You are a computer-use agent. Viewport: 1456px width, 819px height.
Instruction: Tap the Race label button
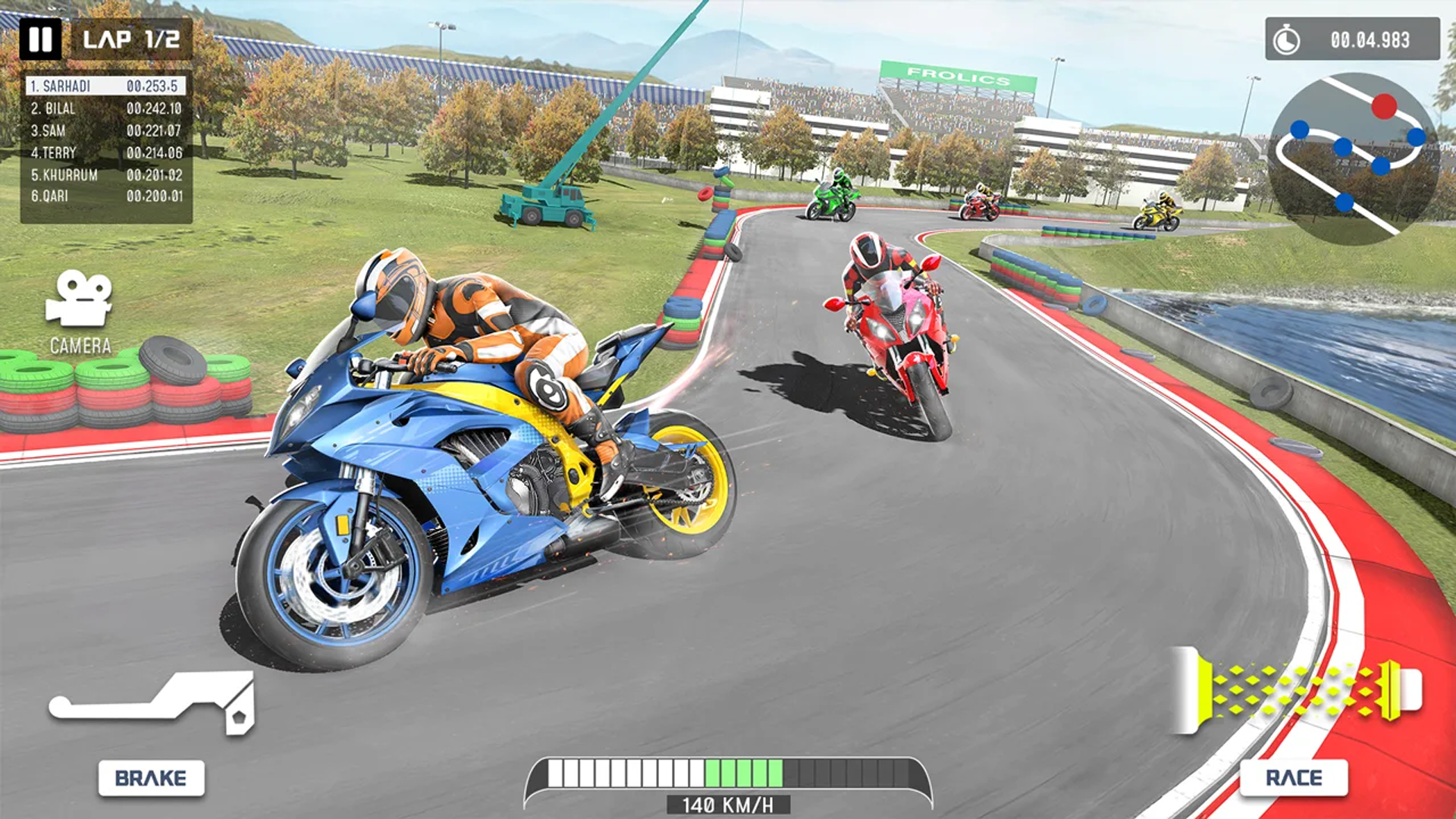[x=1294, y=778]
